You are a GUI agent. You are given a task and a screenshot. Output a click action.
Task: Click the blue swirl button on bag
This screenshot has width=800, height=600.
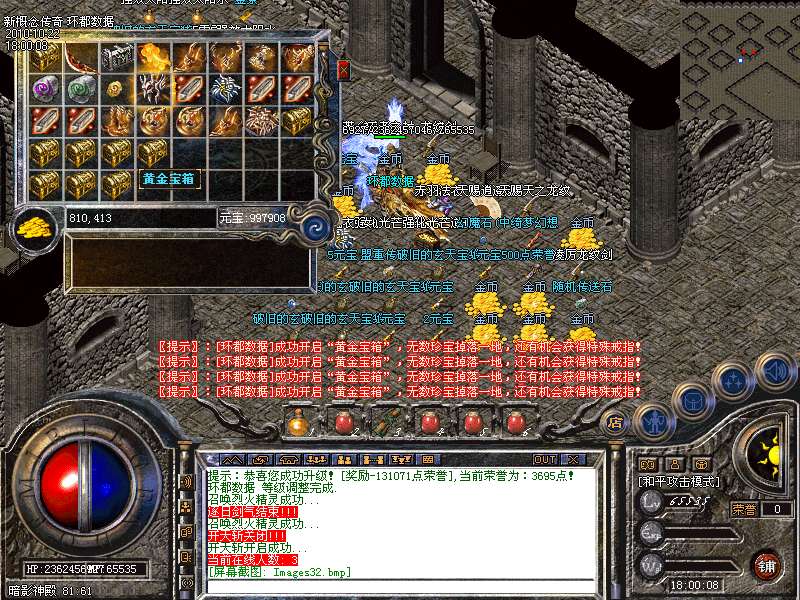(x=316, y=224)
